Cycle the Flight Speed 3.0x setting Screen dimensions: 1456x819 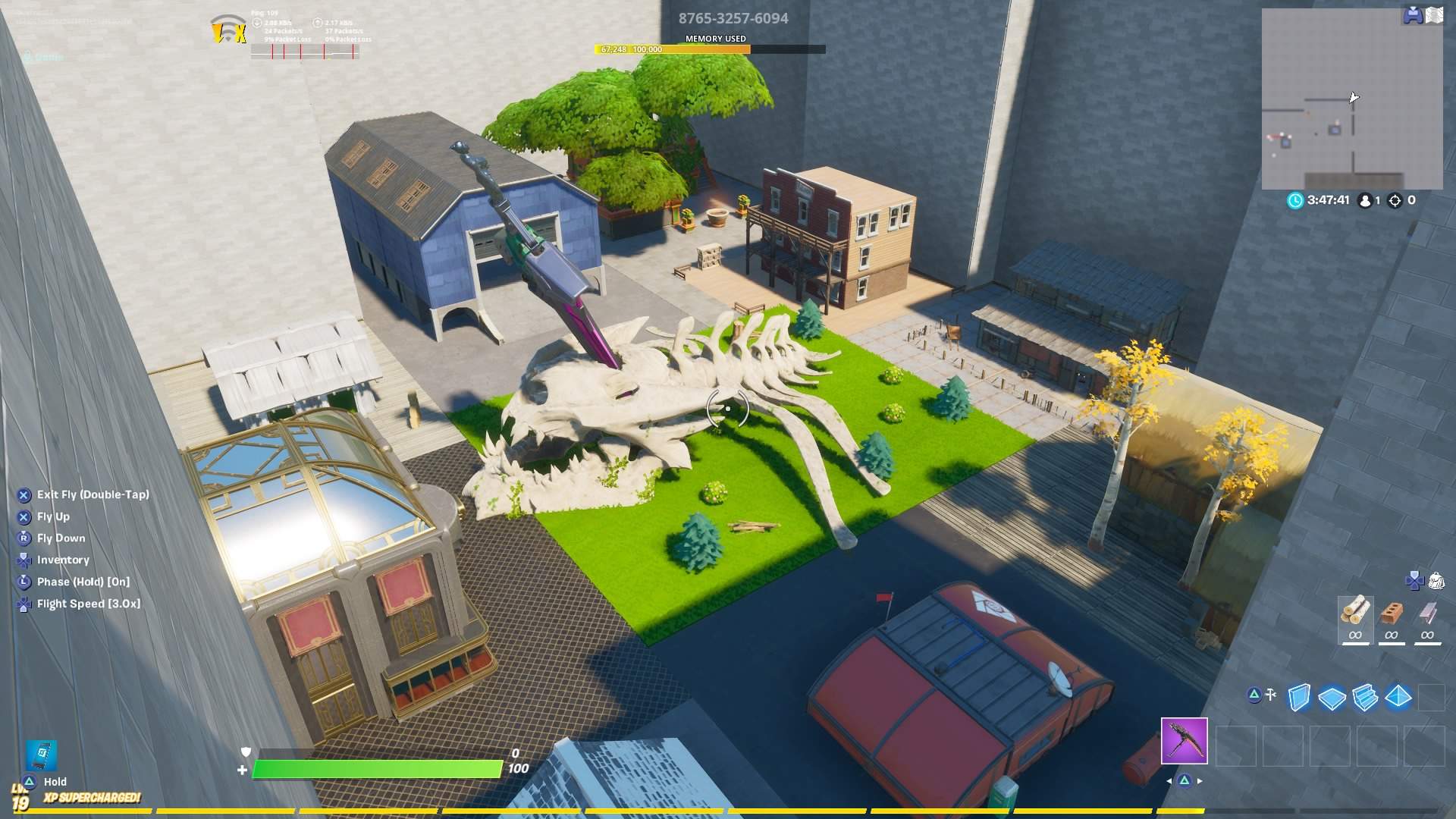click(86, 603)
